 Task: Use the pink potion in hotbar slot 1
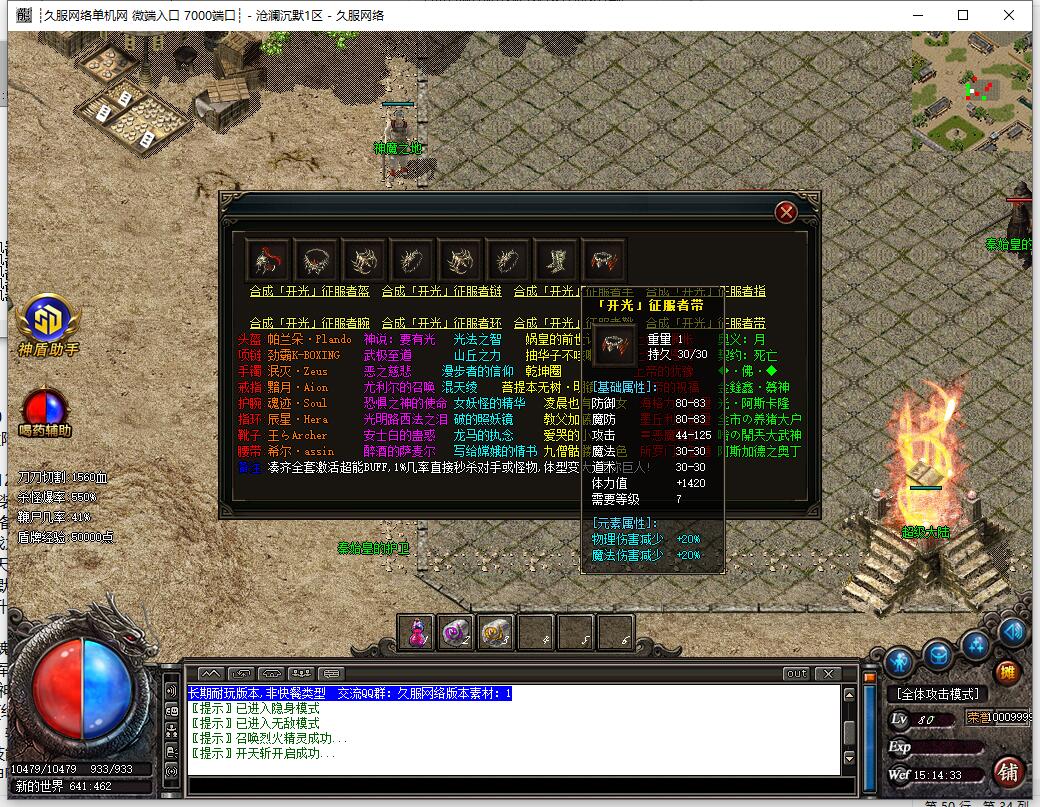416,631
